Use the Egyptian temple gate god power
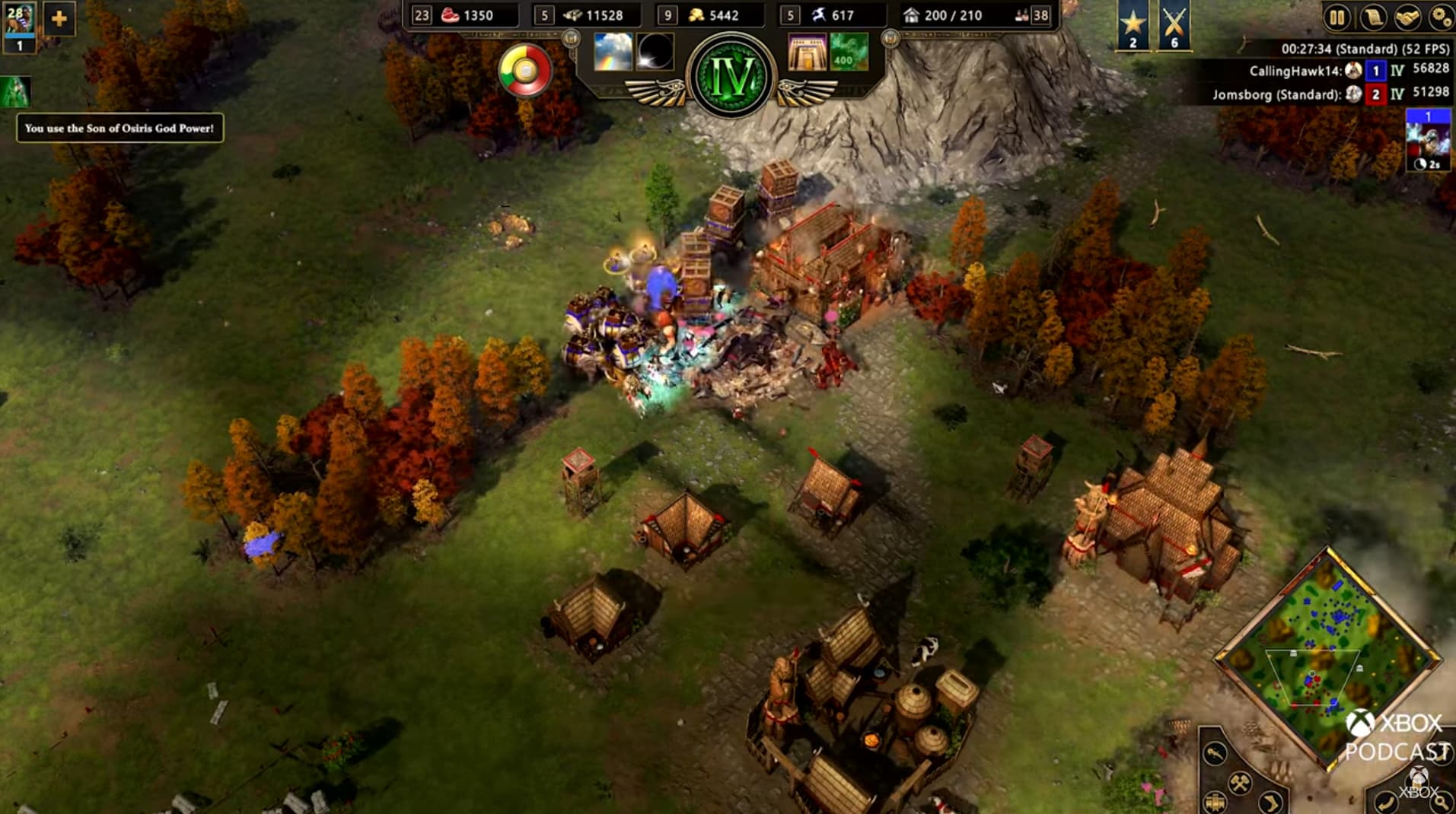Screen dimensions: 1456x814 coord(807,52)
